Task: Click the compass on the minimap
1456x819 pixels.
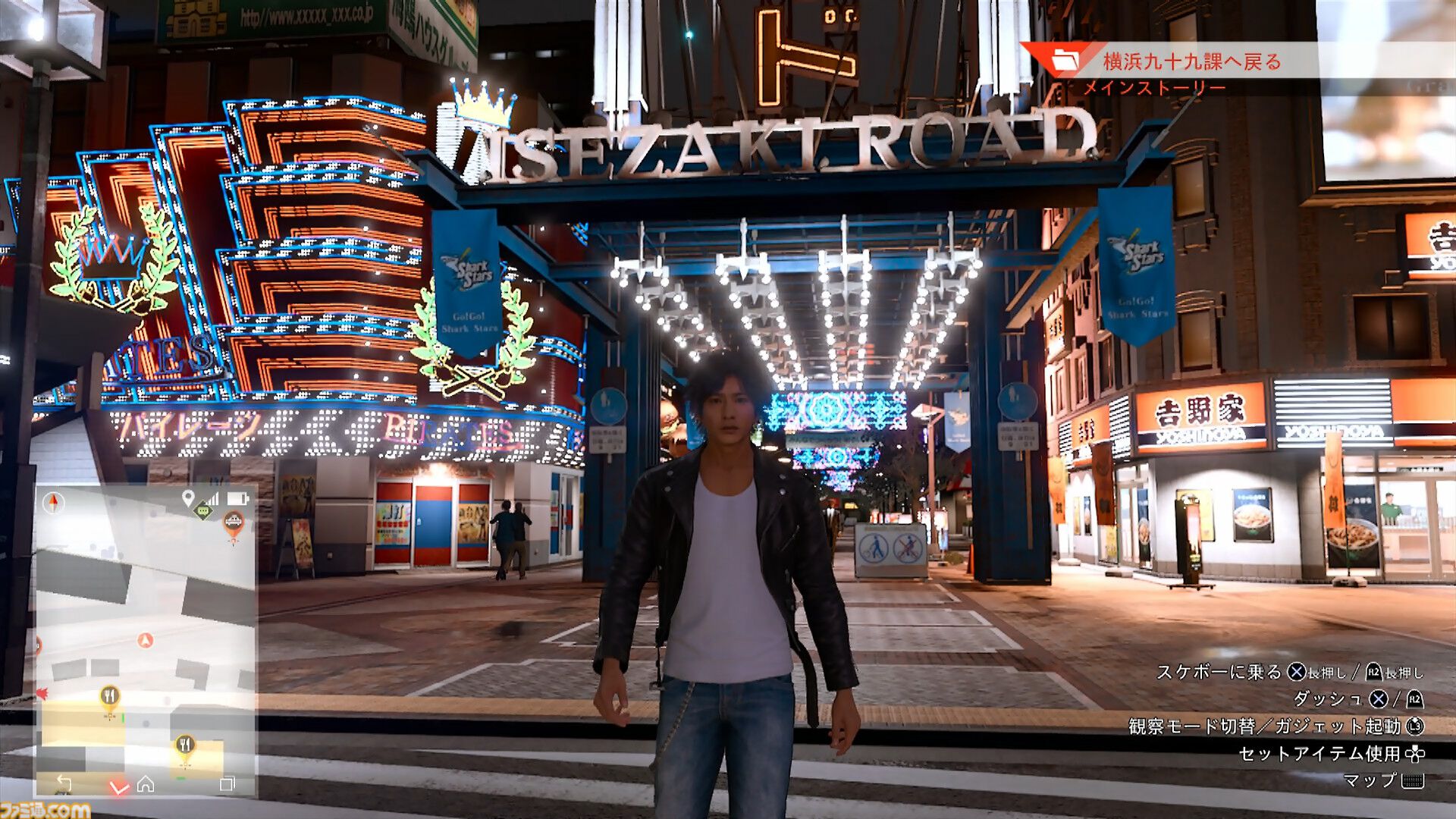Action: (54, 502)
